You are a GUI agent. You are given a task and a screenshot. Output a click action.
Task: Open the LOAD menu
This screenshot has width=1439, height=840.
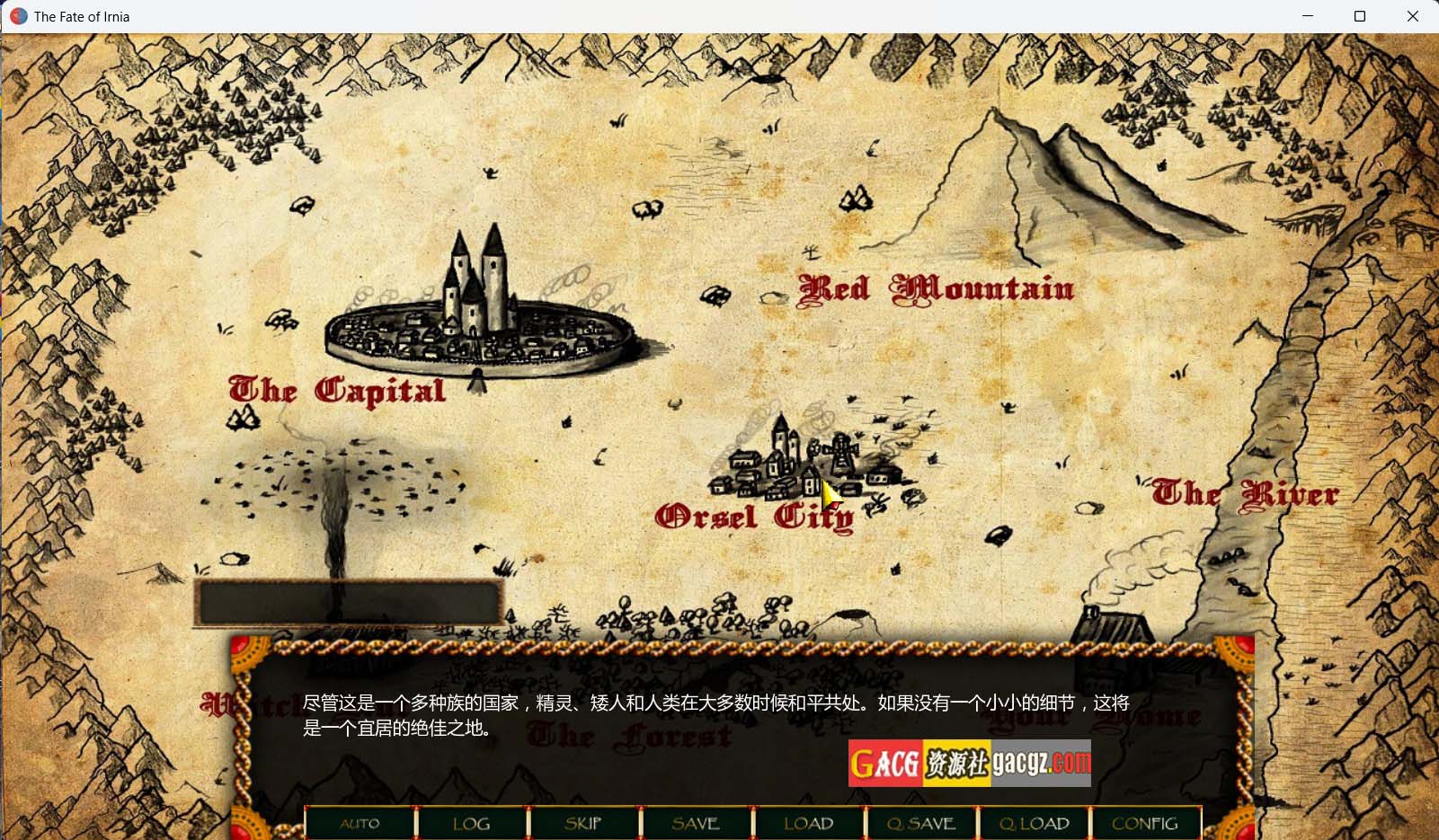(808, 823)
